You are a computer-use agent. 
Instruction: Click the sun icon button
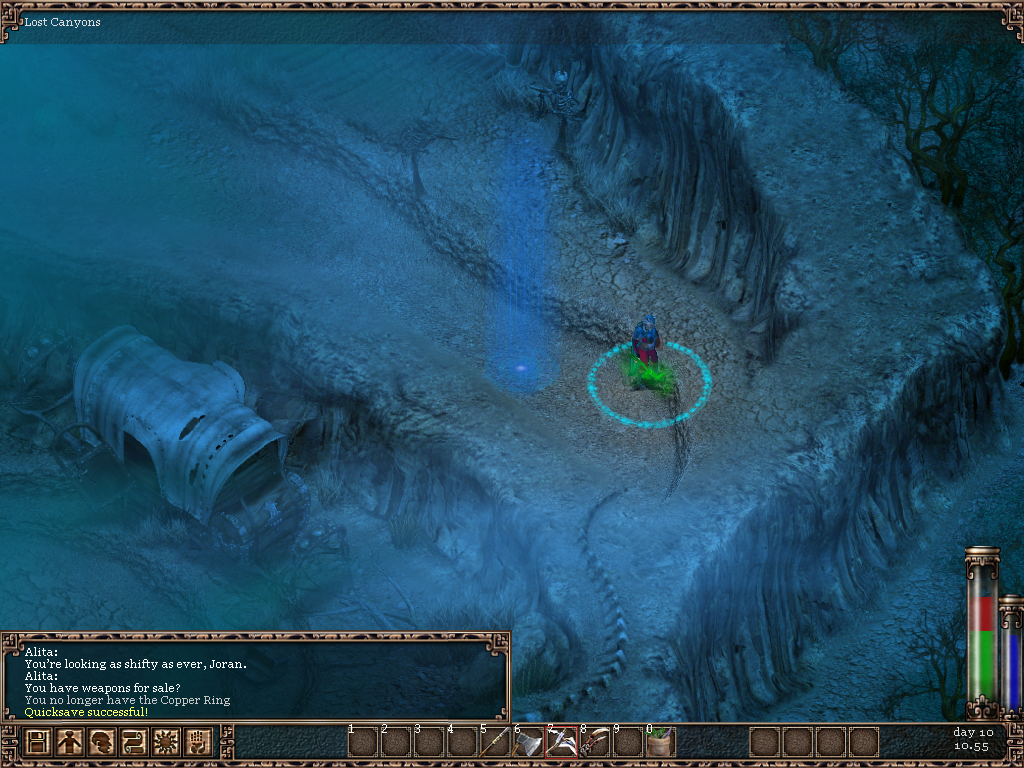click(166, 743)
